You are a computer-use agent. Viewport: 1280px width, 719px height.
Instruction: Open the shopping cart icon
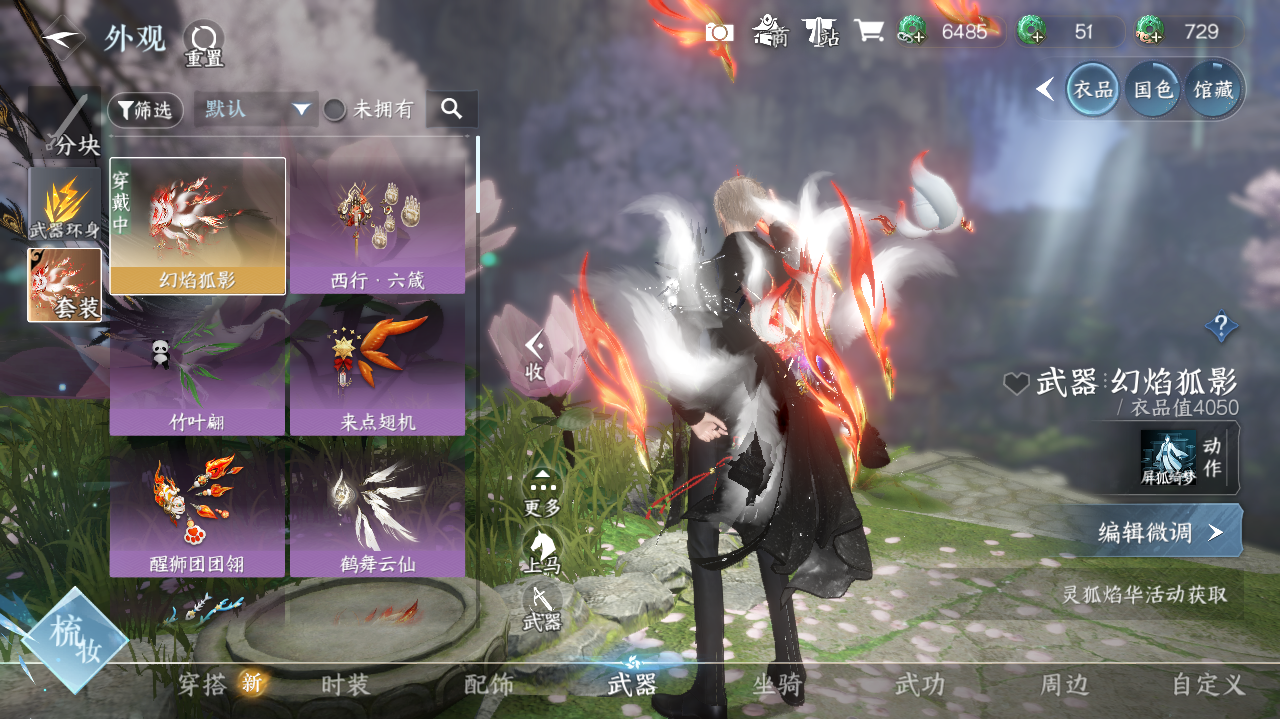868,32
